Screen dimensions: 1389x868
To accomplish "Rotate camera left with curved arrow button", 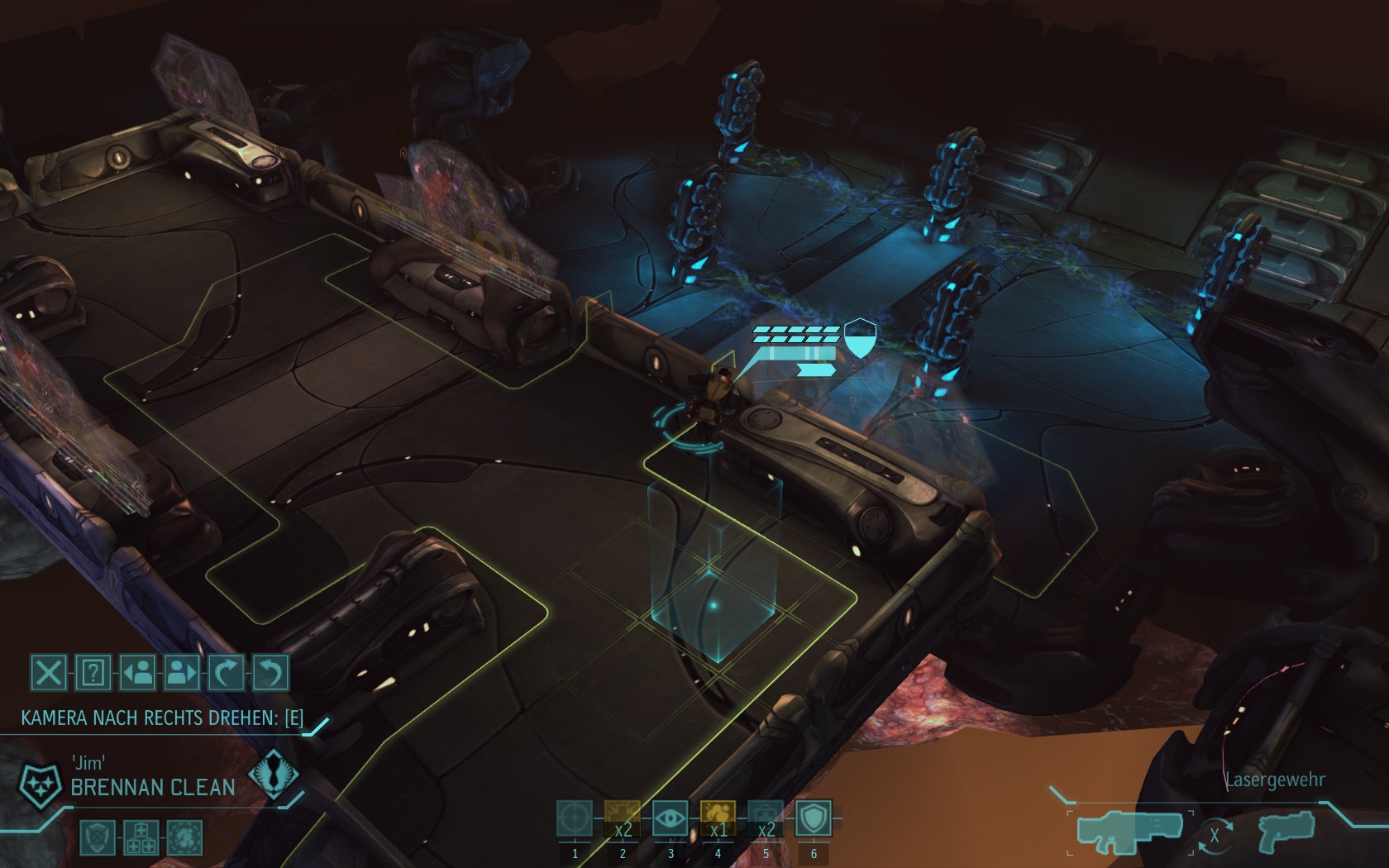I will point(270,673).
